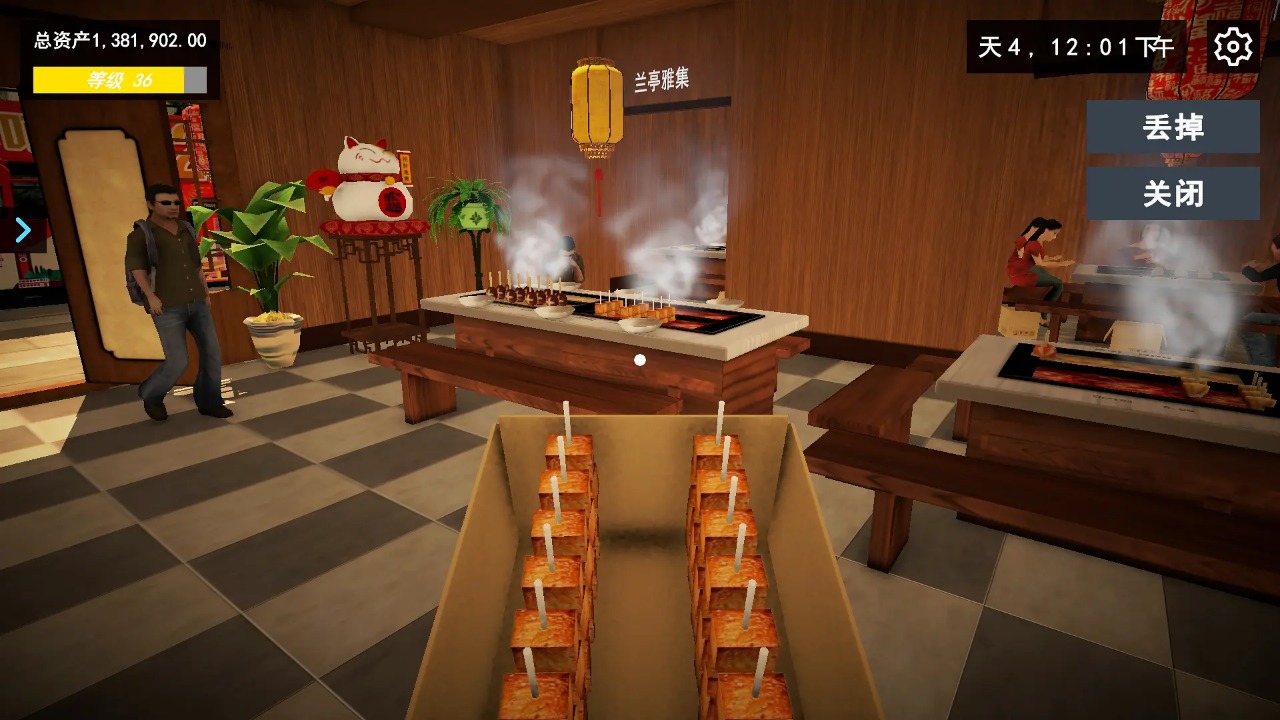Click the 天4, 12:01下午 day-time indicator

point(1075,45)
